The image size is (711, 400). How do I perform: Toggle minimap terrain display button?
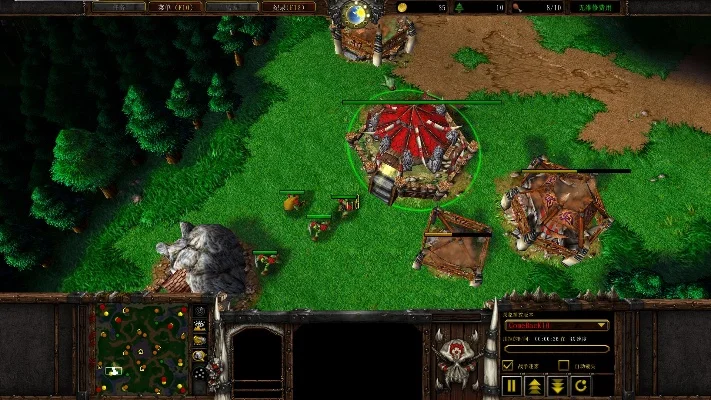(x=200, y=326)
